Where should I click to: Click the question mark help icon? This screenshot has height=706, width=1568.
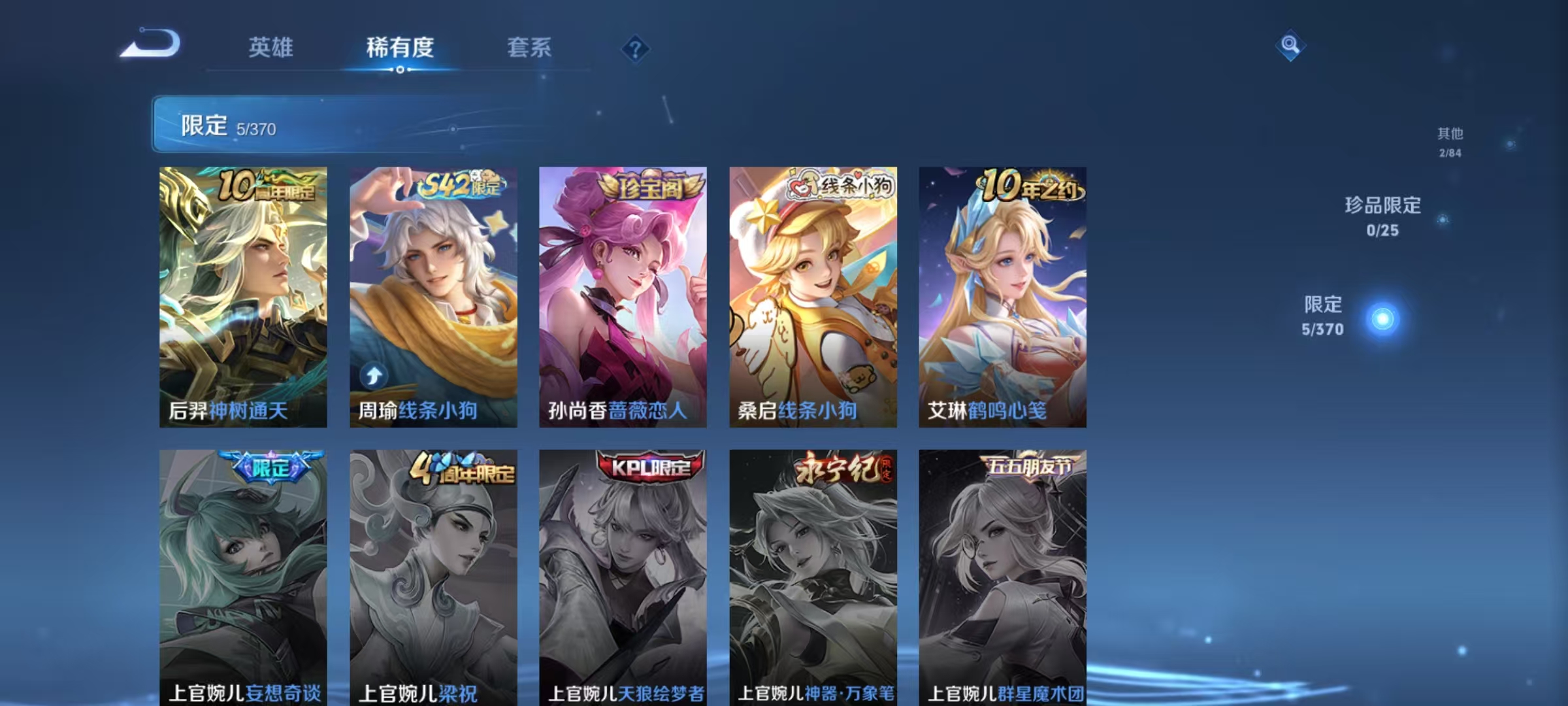[x=637, y=50]
